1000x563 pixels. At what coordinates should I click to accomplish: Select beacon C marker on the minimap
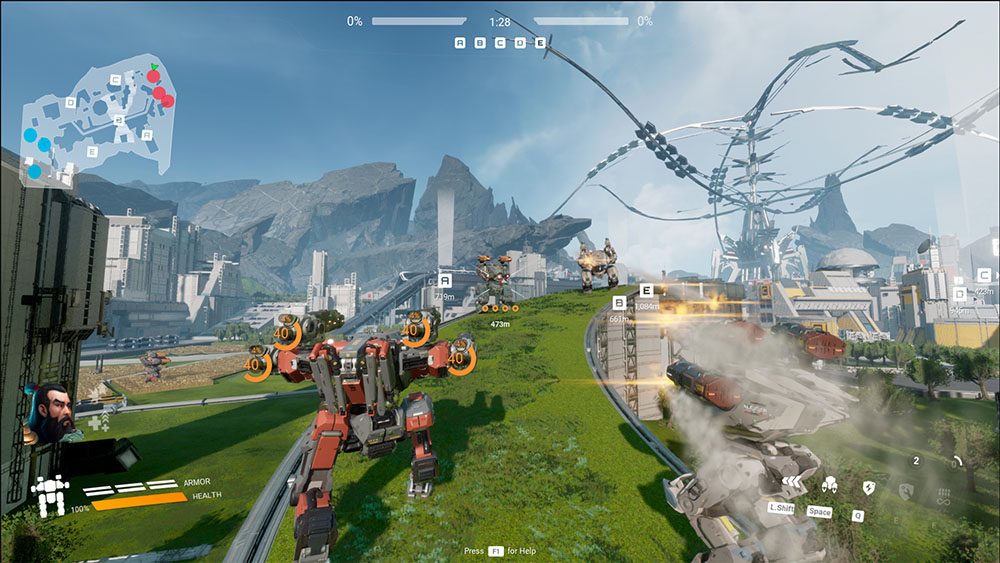(116, 79)
